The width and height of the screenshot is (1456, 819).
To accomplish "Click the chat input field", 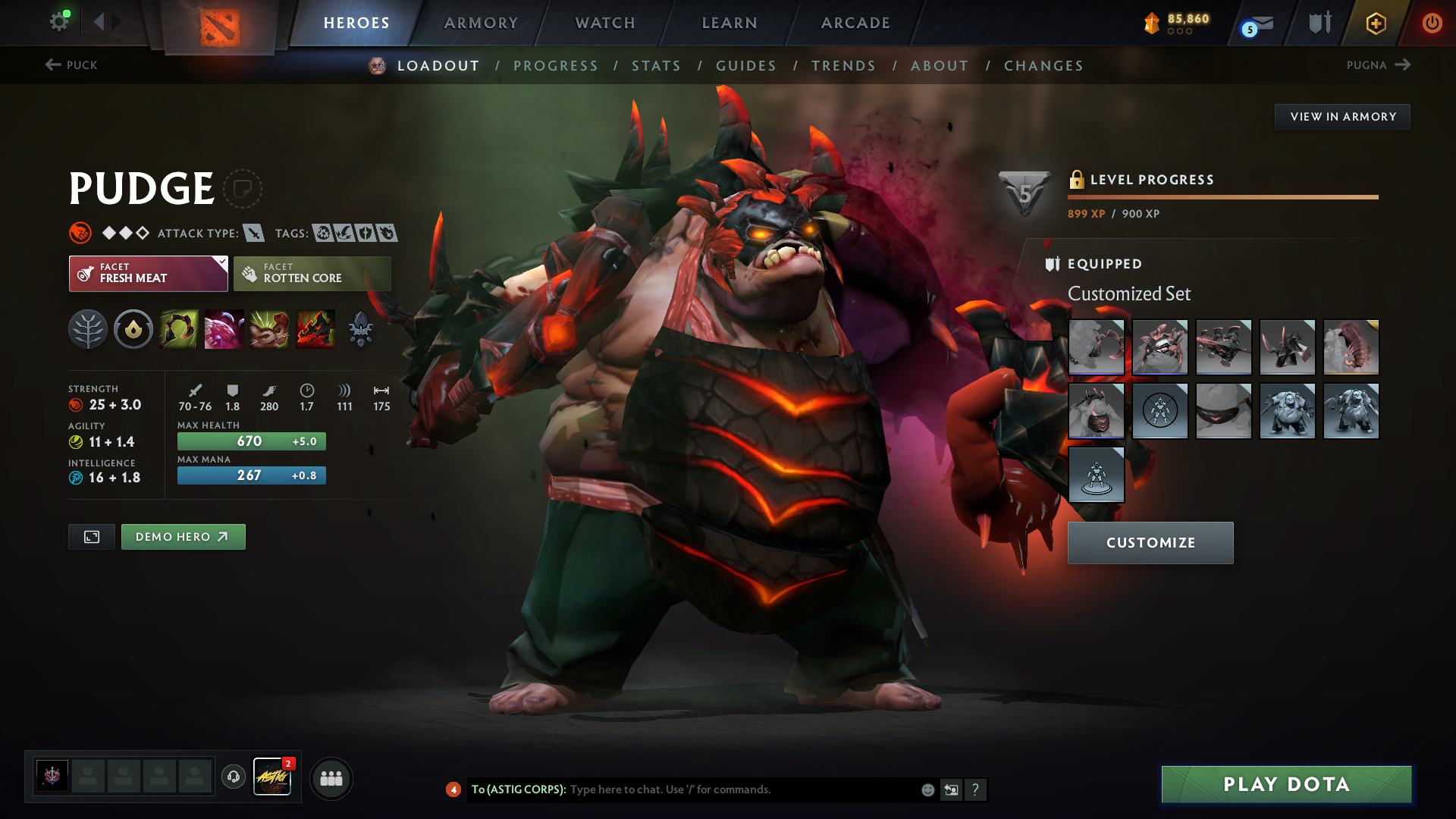I will (743, 789).
